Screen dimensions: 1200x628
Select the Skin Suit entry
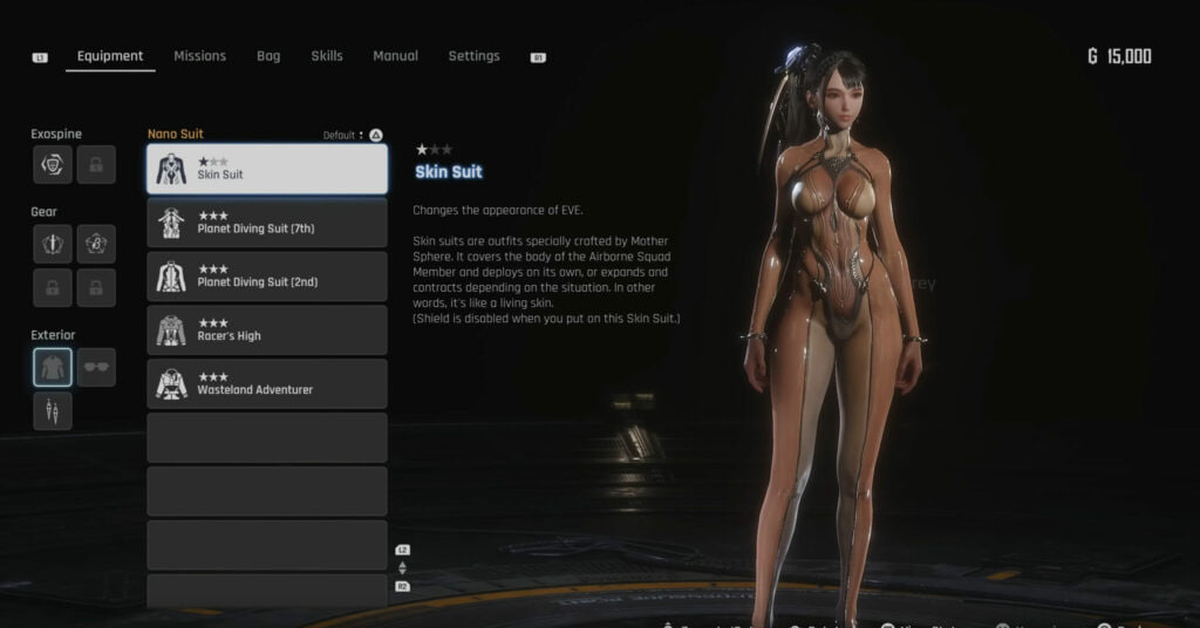267,169
